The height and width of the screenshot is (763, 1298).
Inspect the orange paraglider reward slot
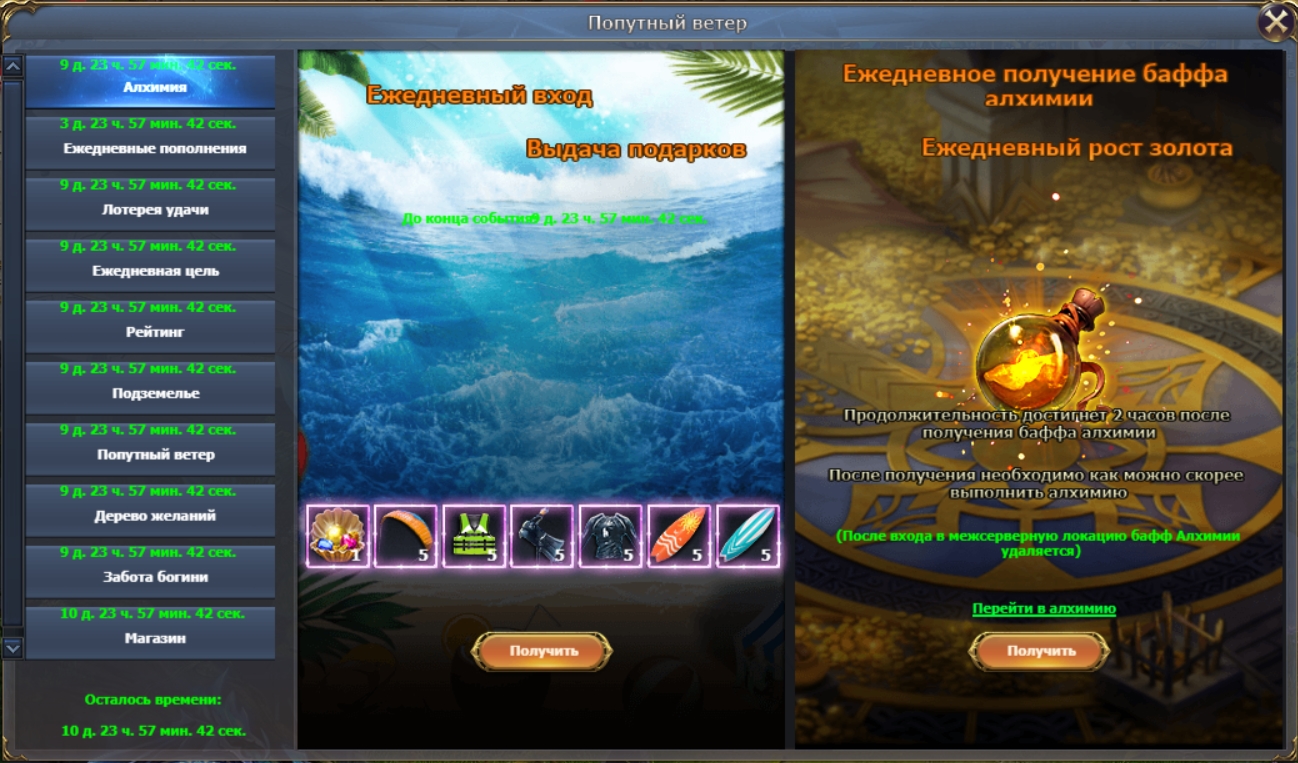point(406,536)
